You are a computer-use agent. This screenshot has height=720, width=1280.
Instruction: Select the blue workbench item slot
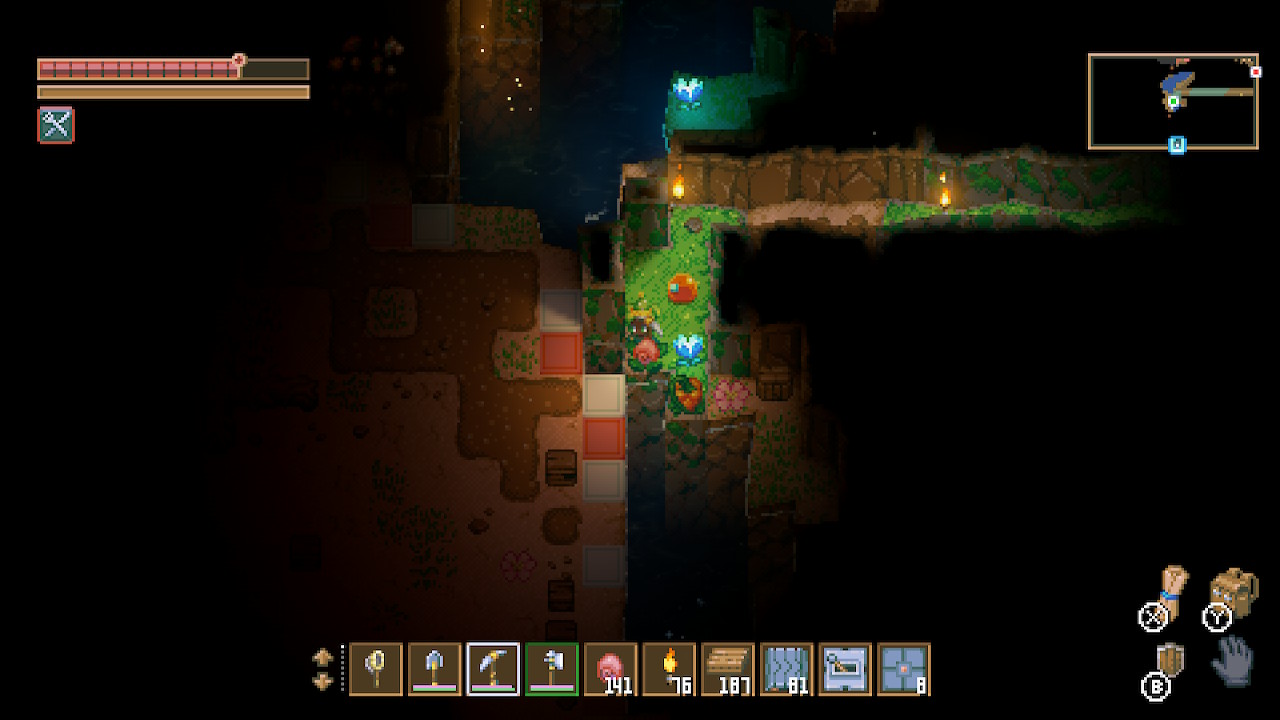pos(845,668)
